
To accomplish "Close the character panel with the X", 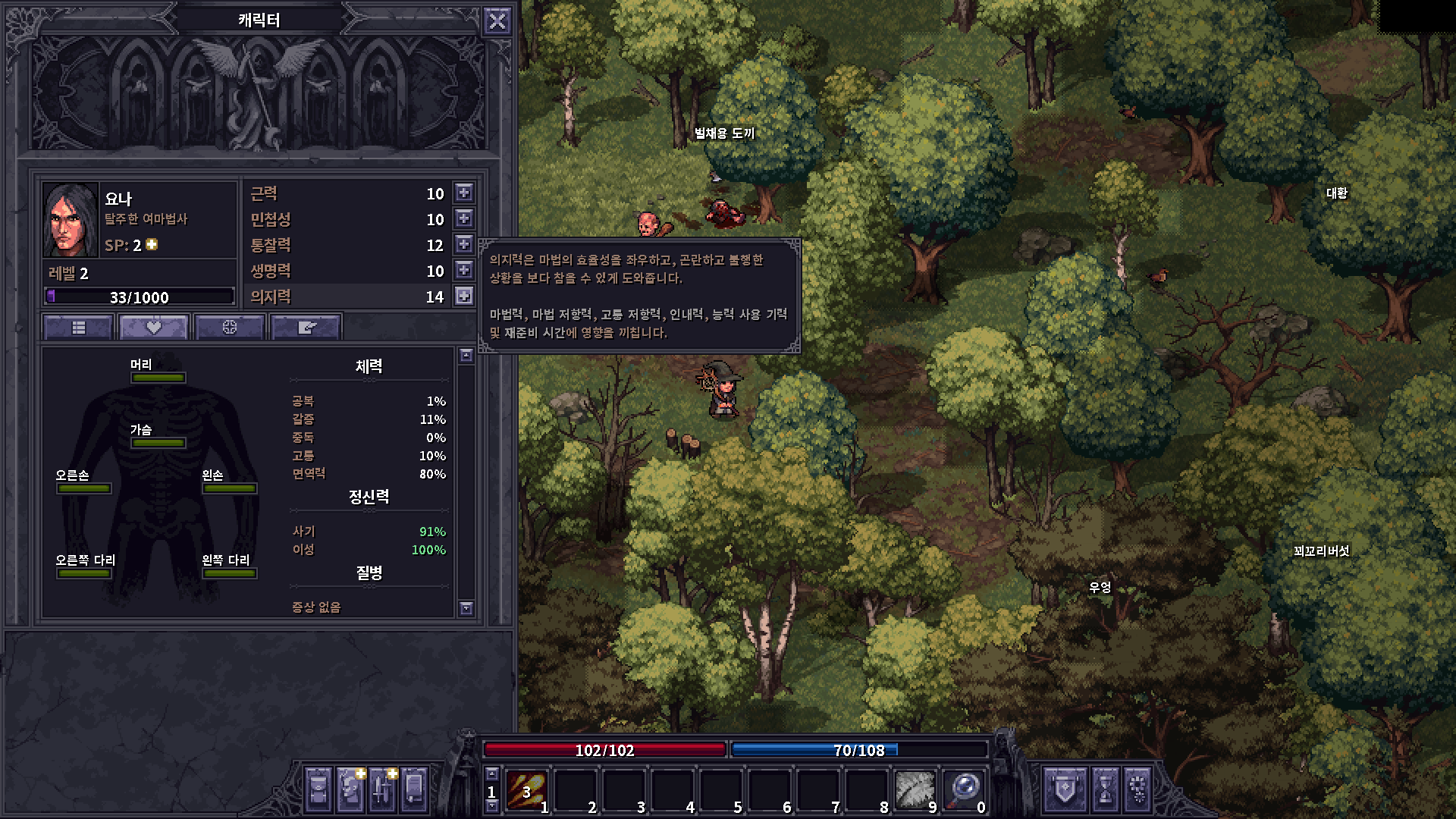I will (497, 21).
